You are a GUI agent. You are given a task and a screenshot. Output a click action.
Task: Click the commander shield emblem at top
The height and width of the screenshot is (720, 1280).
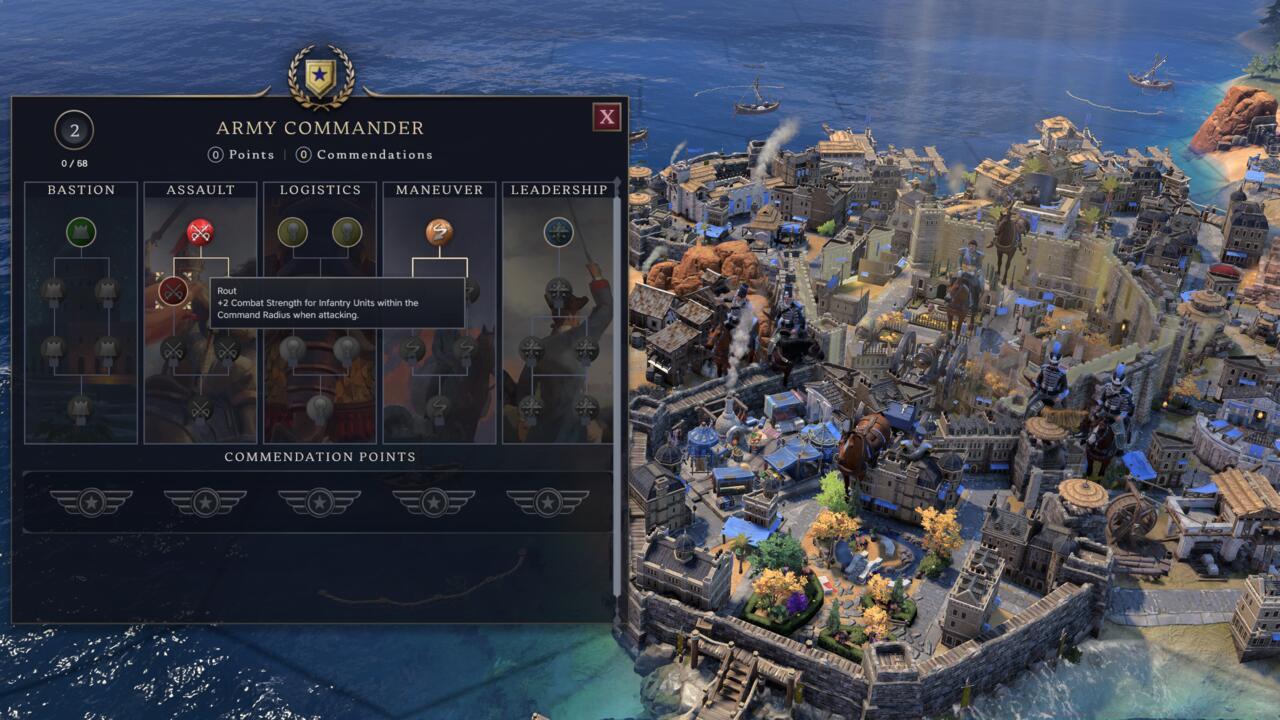click(x=321, y=77)
